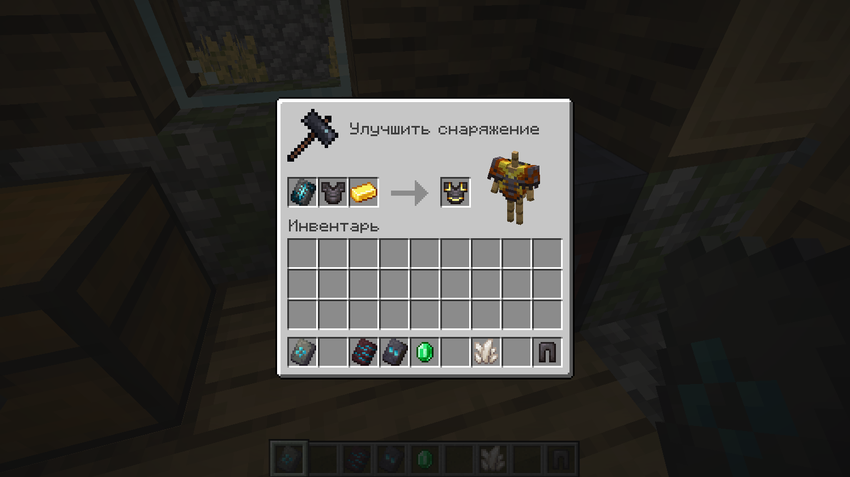The image size is (850, 477).
Task: Collect the gold-trimmed chestplate from the output slot
Action: click(x=456, y=192)
